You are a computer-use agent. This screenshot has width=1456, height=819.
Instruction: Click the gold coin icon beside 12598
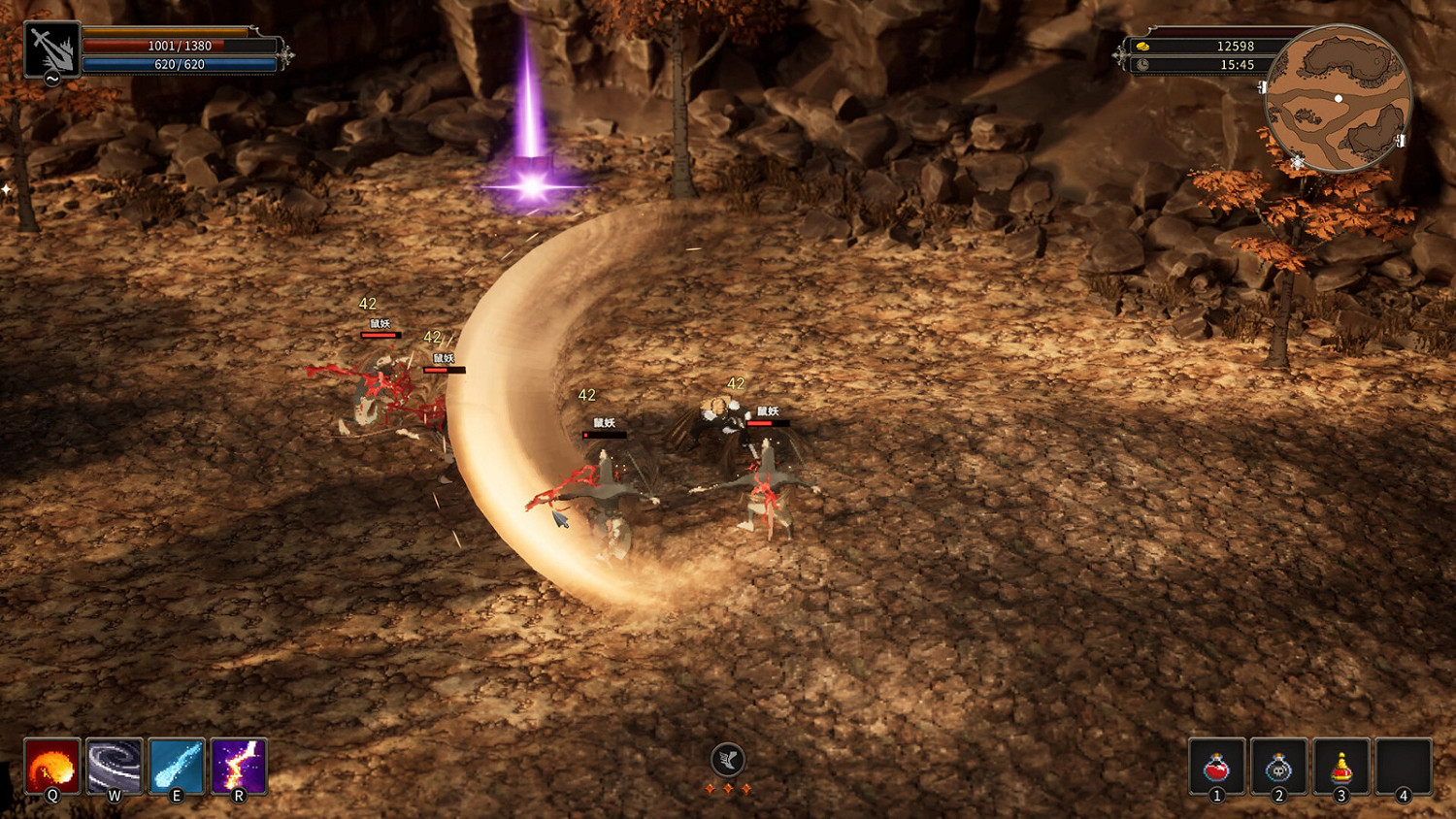click(x=1142, y=46)
